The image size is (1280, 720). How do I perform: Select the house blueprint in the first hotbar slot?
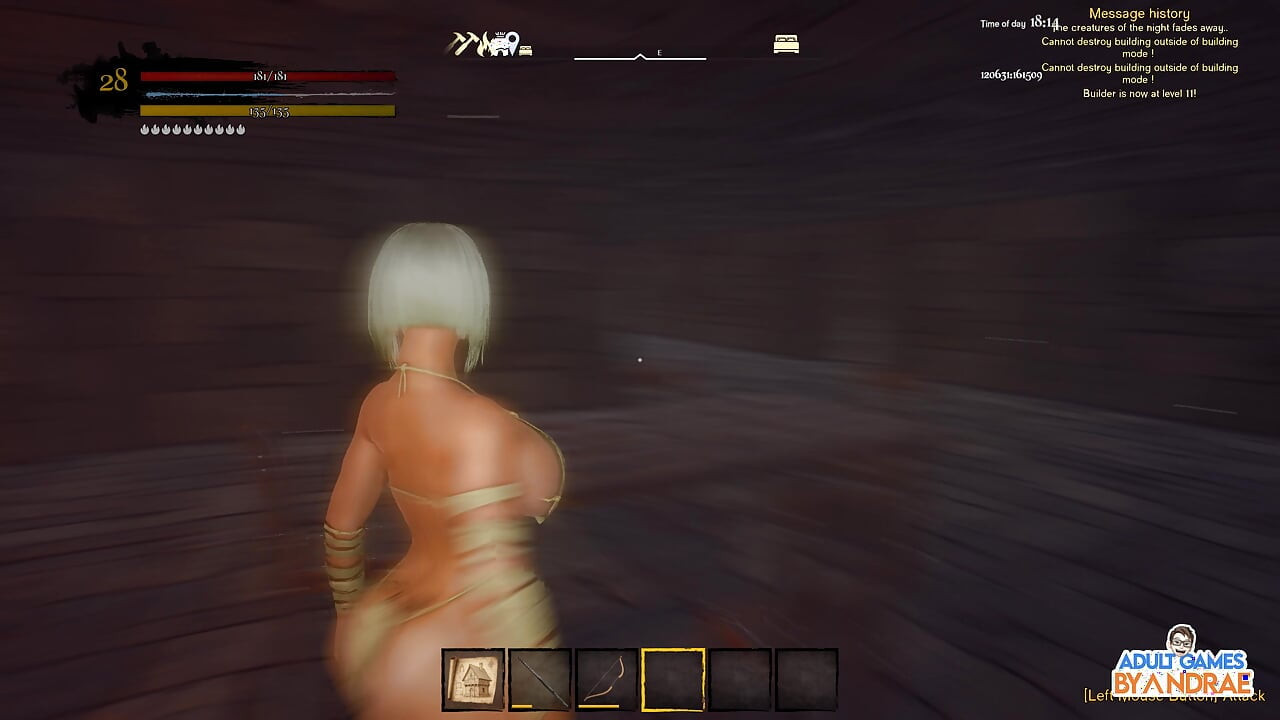pyautogui.click(x=472, y=678)
